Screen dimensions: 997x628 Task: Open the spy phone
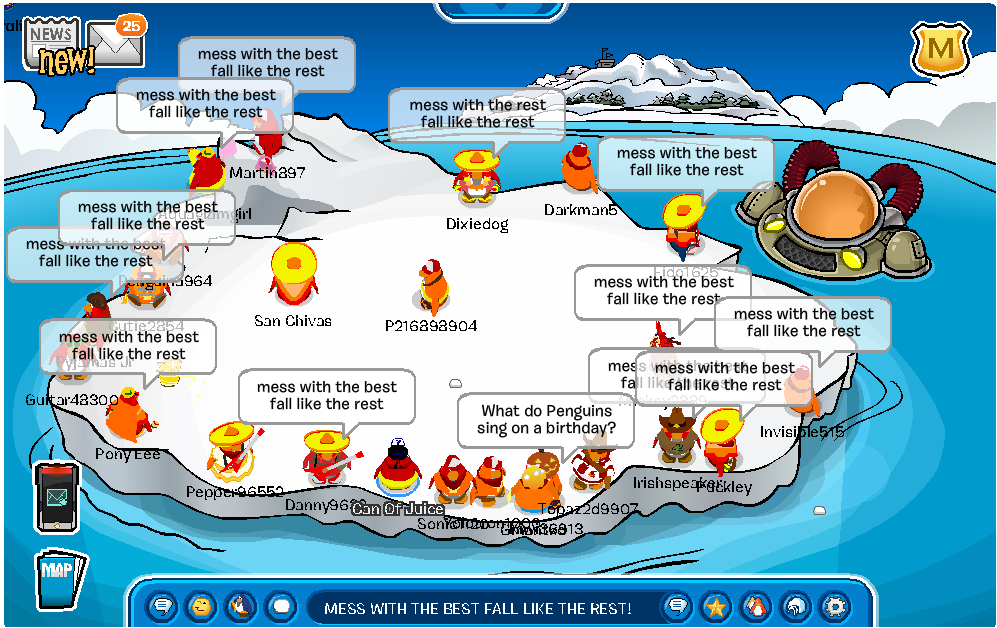(x=56, y=497)
